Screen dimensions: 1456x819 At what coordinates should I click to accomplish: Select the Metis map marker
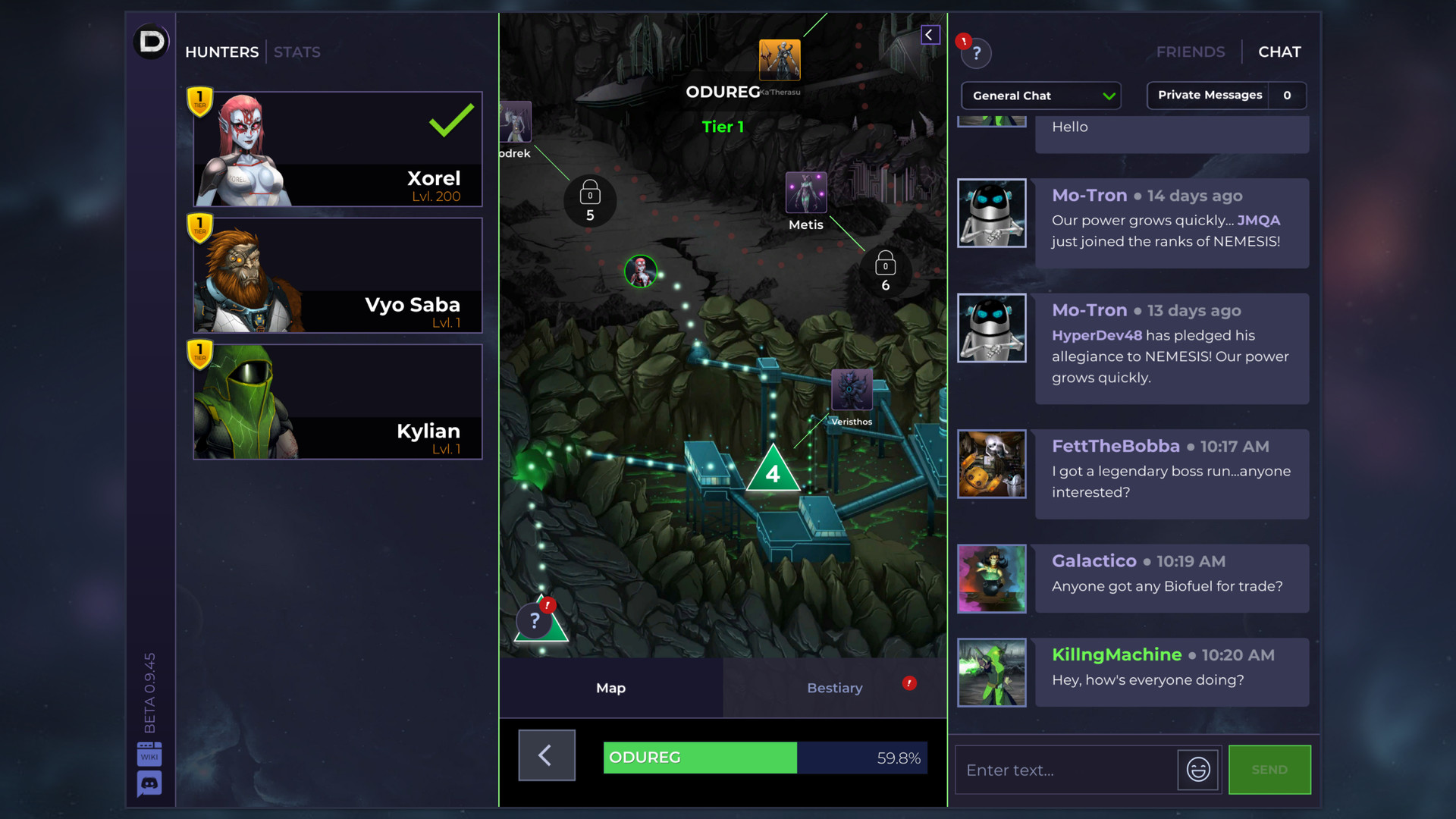pos(805,193)
